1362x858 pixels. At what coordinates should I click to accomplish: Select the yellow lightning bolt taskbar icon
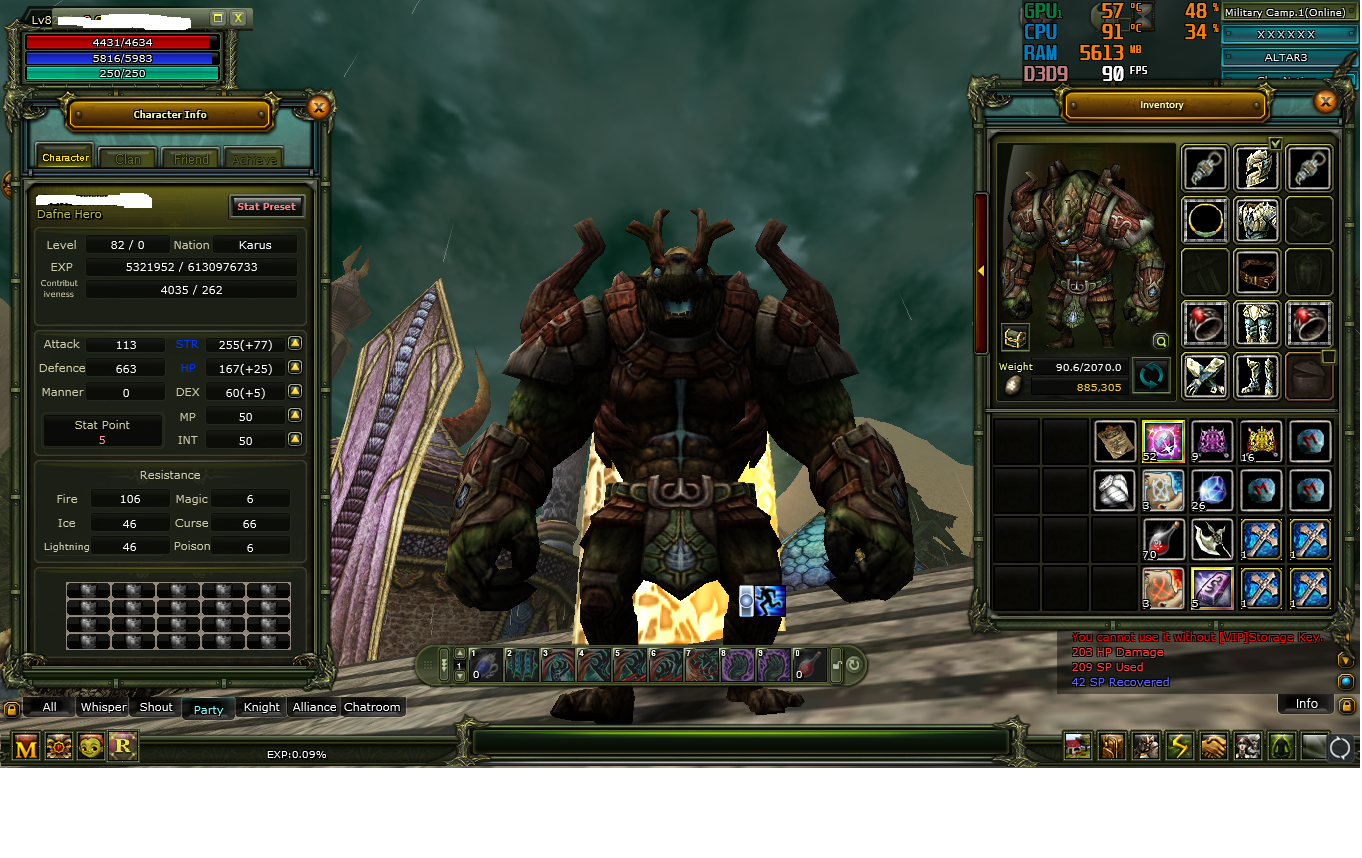tap(1180, 746)
